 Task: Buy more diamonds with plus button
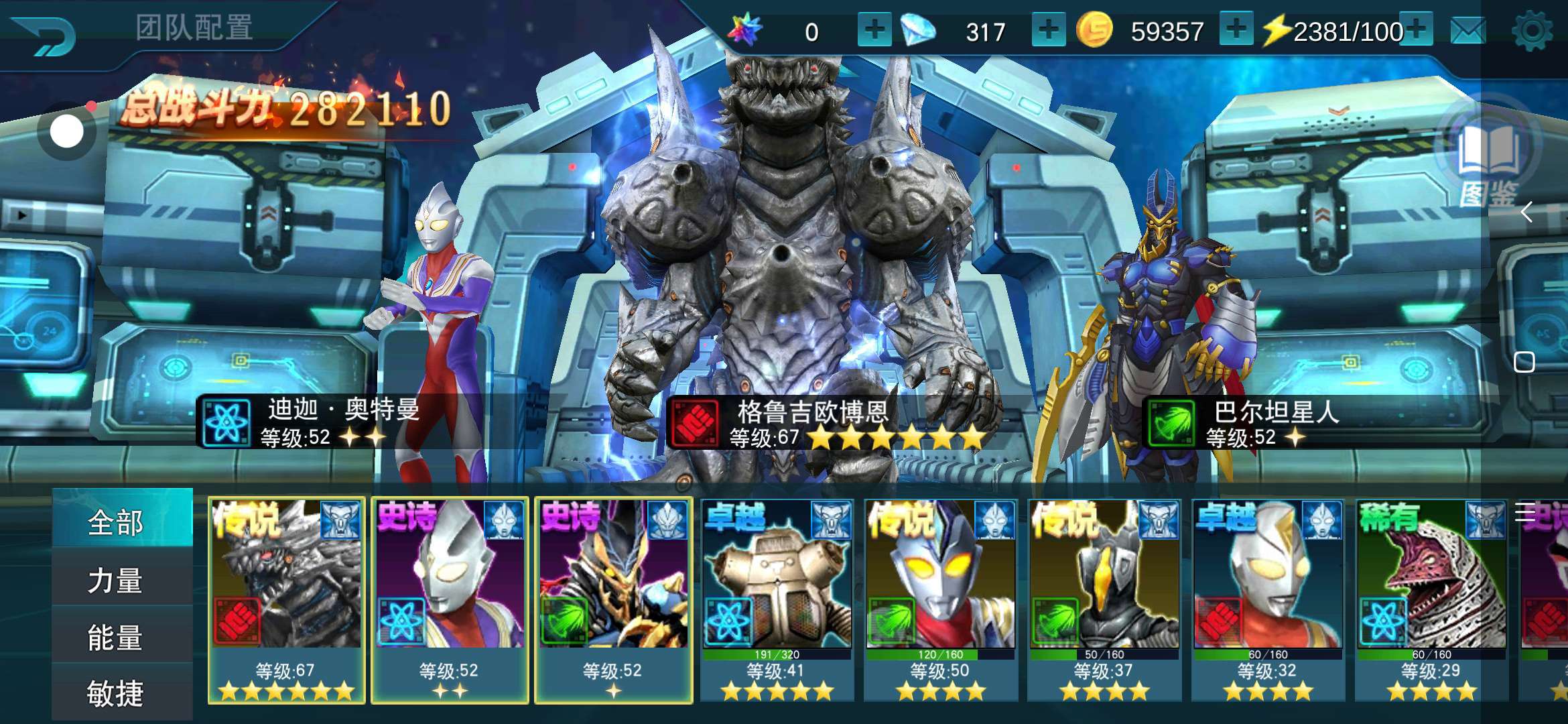point(1049,30)
